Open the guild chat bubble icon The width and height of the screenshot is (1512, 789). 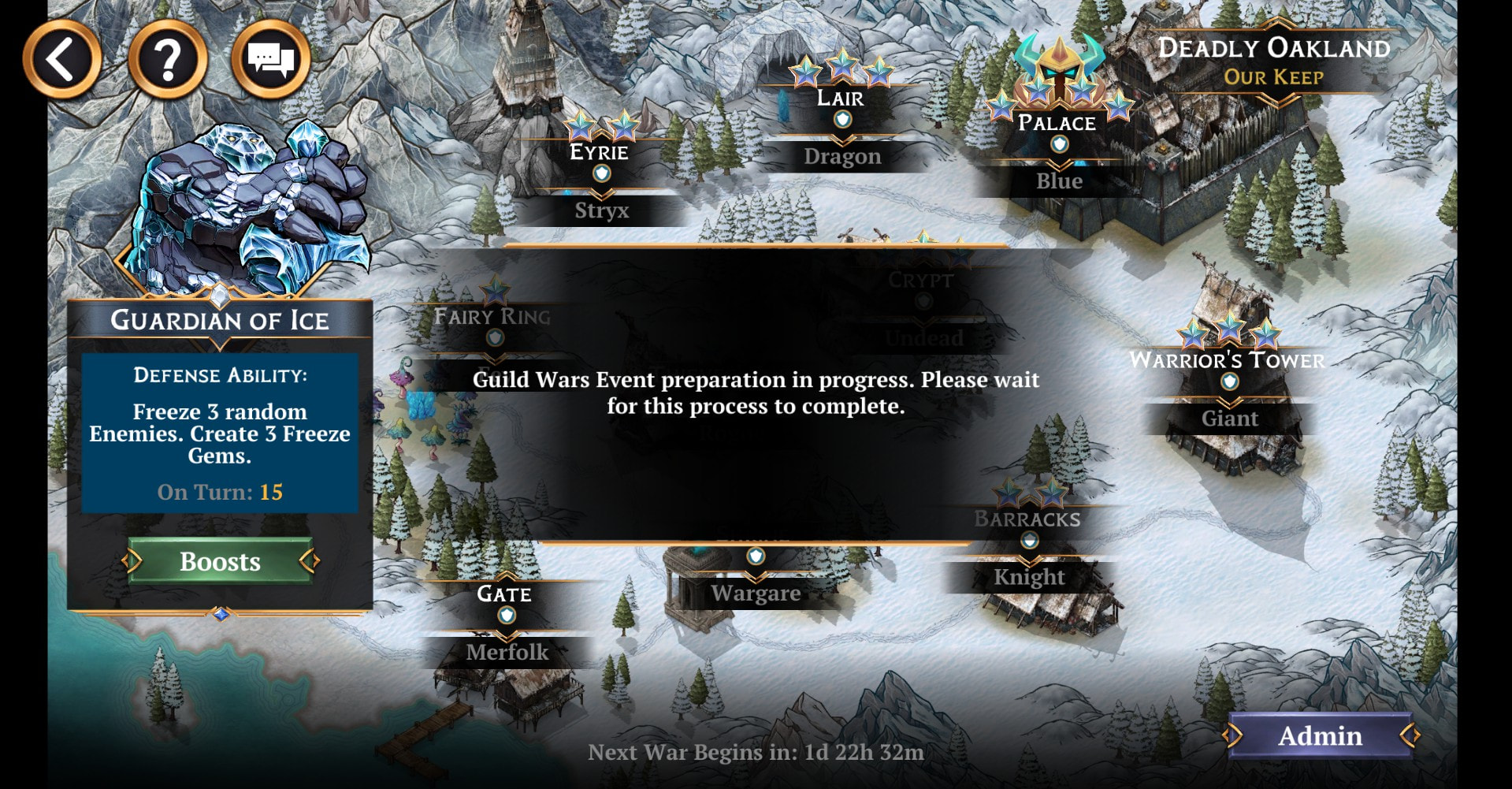click(x=270, y=59)
